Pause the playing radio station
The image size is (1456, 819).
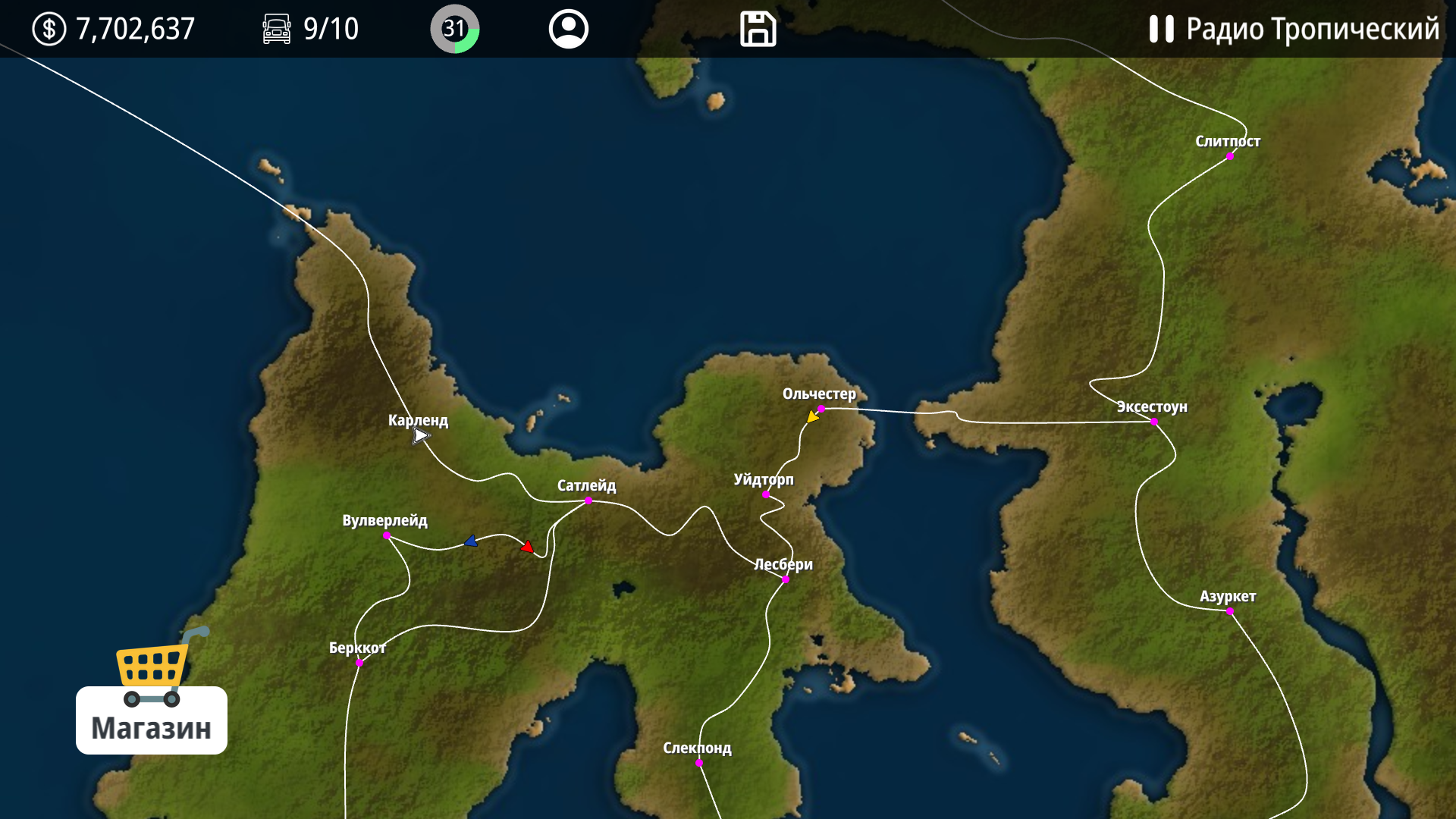(x=1163, y=30)
